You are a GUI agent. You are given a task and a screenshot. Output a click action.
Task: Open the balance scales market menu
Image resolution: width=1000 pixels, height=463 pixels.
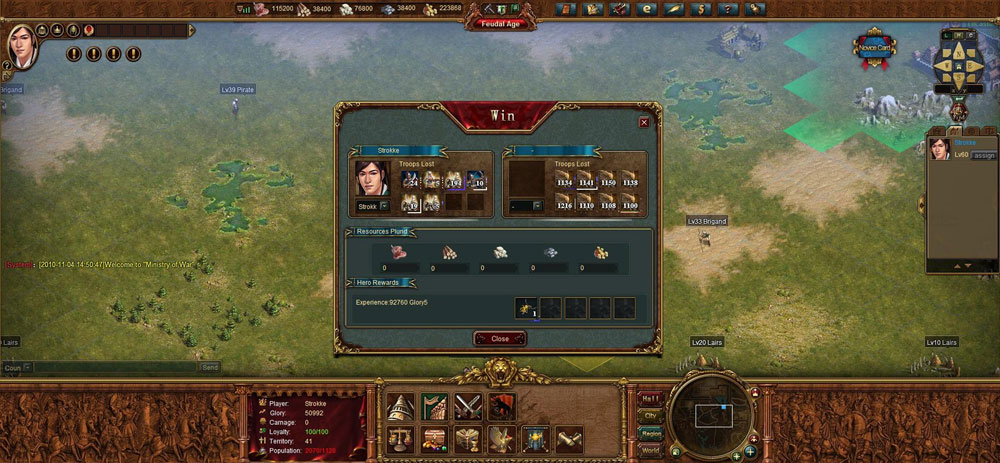(402, 439)
